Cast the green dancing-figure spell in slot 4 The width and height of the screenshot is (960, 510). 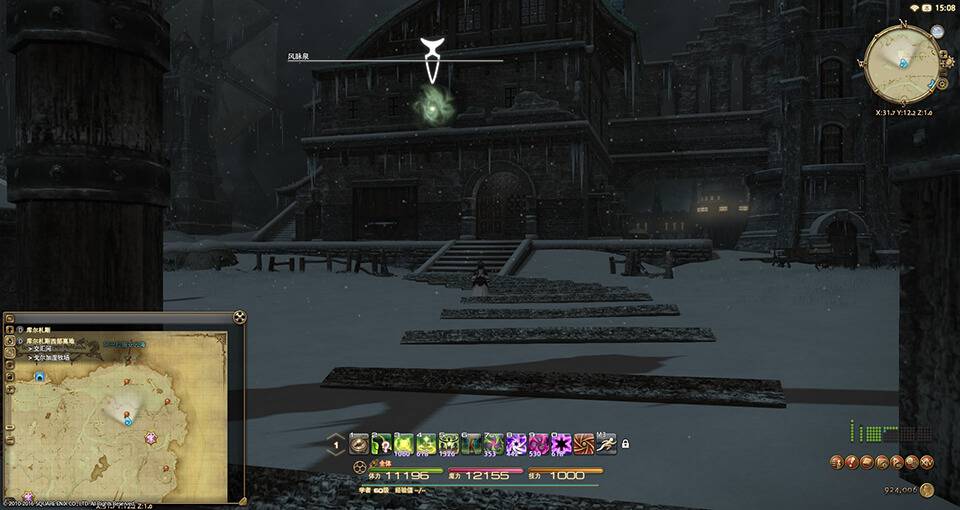pyautogui.click(x=426, y=443)
